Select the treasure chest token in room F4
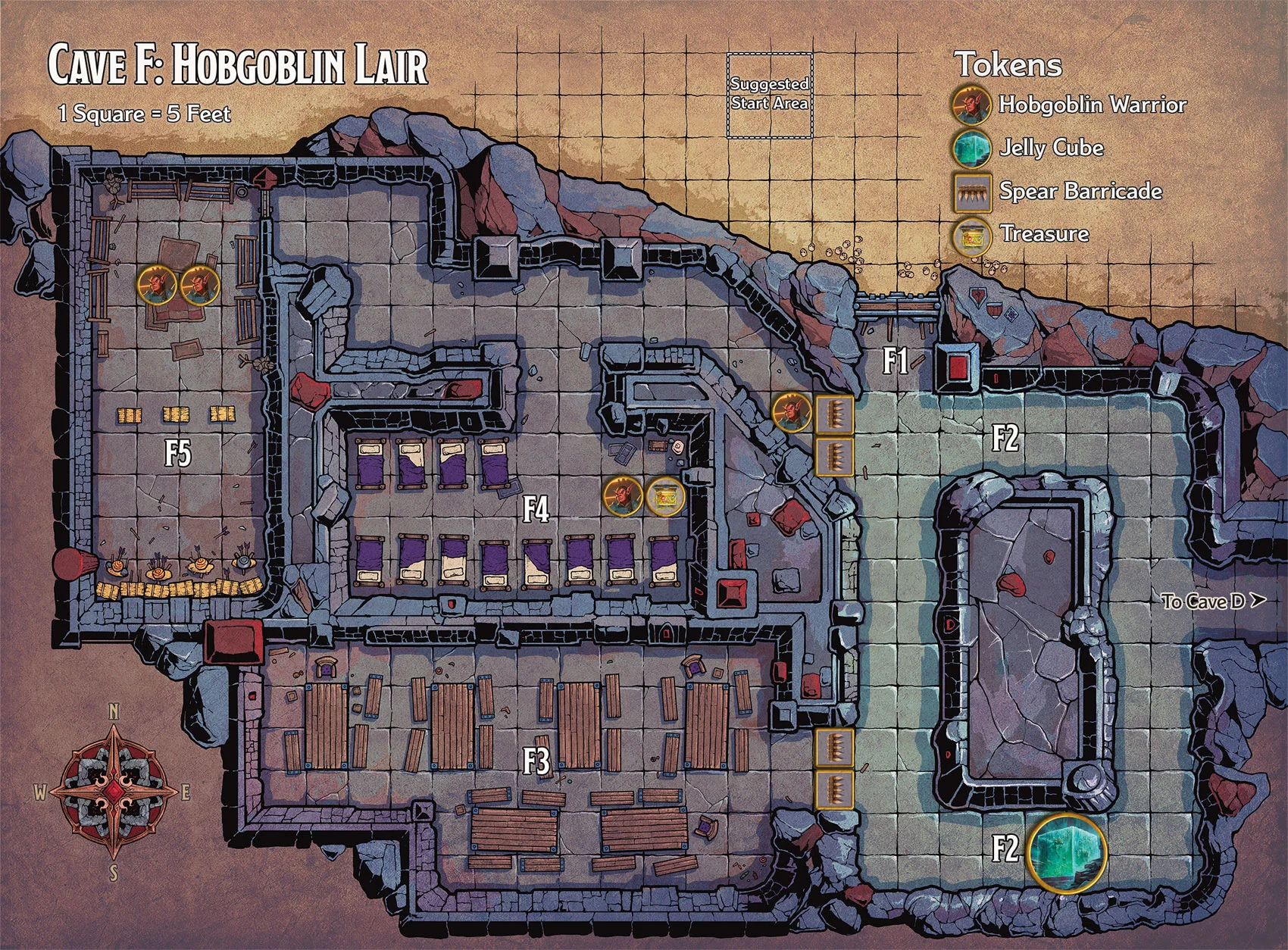 click(666, 497)
